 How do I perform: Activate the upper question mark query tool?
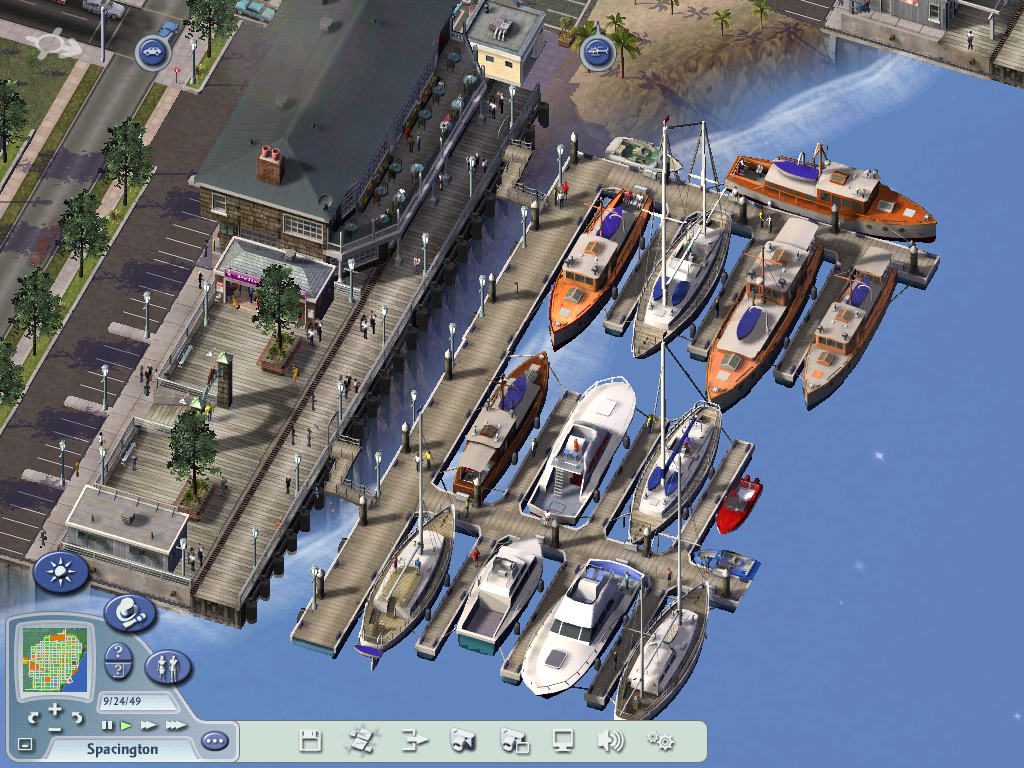pyautogui.click(x=119, y=652)
